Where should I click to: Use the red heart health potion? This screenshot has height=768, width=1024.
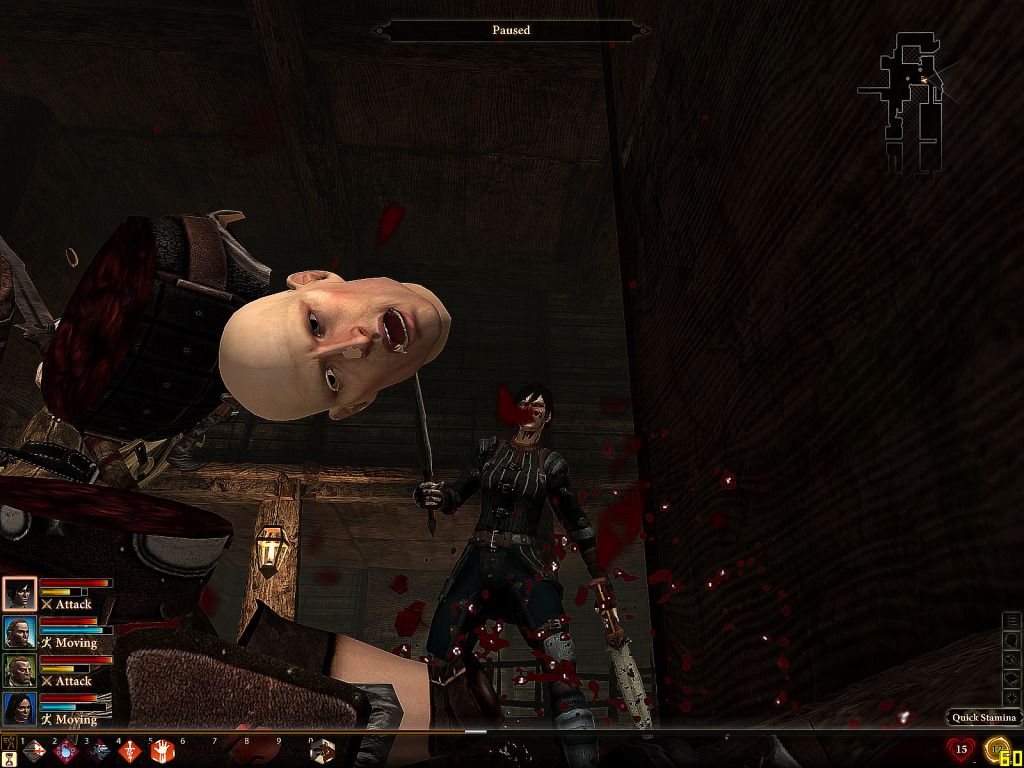961,748
